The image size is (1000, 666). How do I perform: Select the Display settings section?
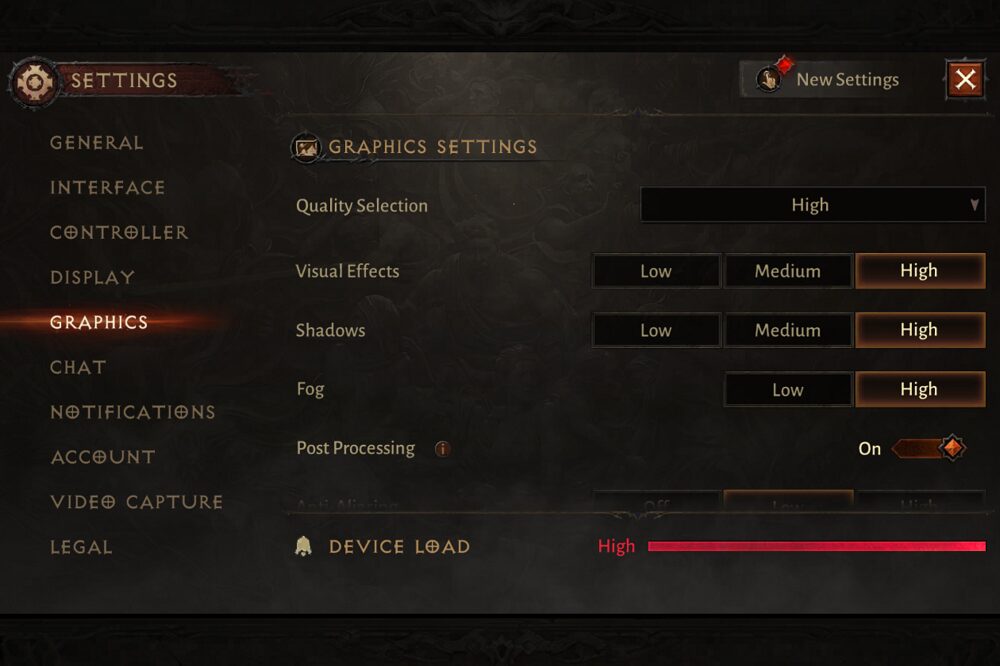click(x=92, y=278)
